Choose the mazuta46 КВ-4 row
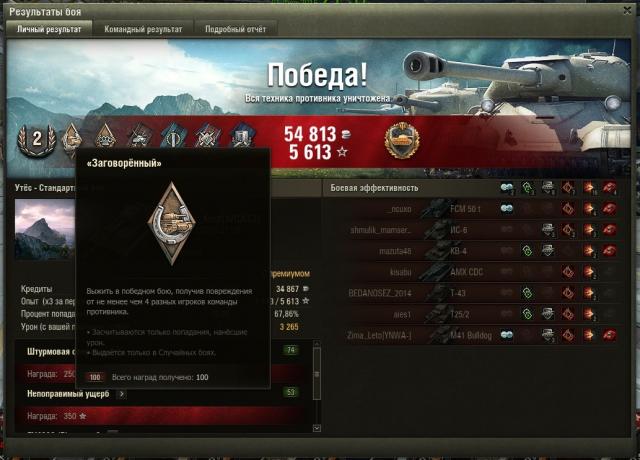The height and width of the screenshot is (460, 640). [470, 250]
